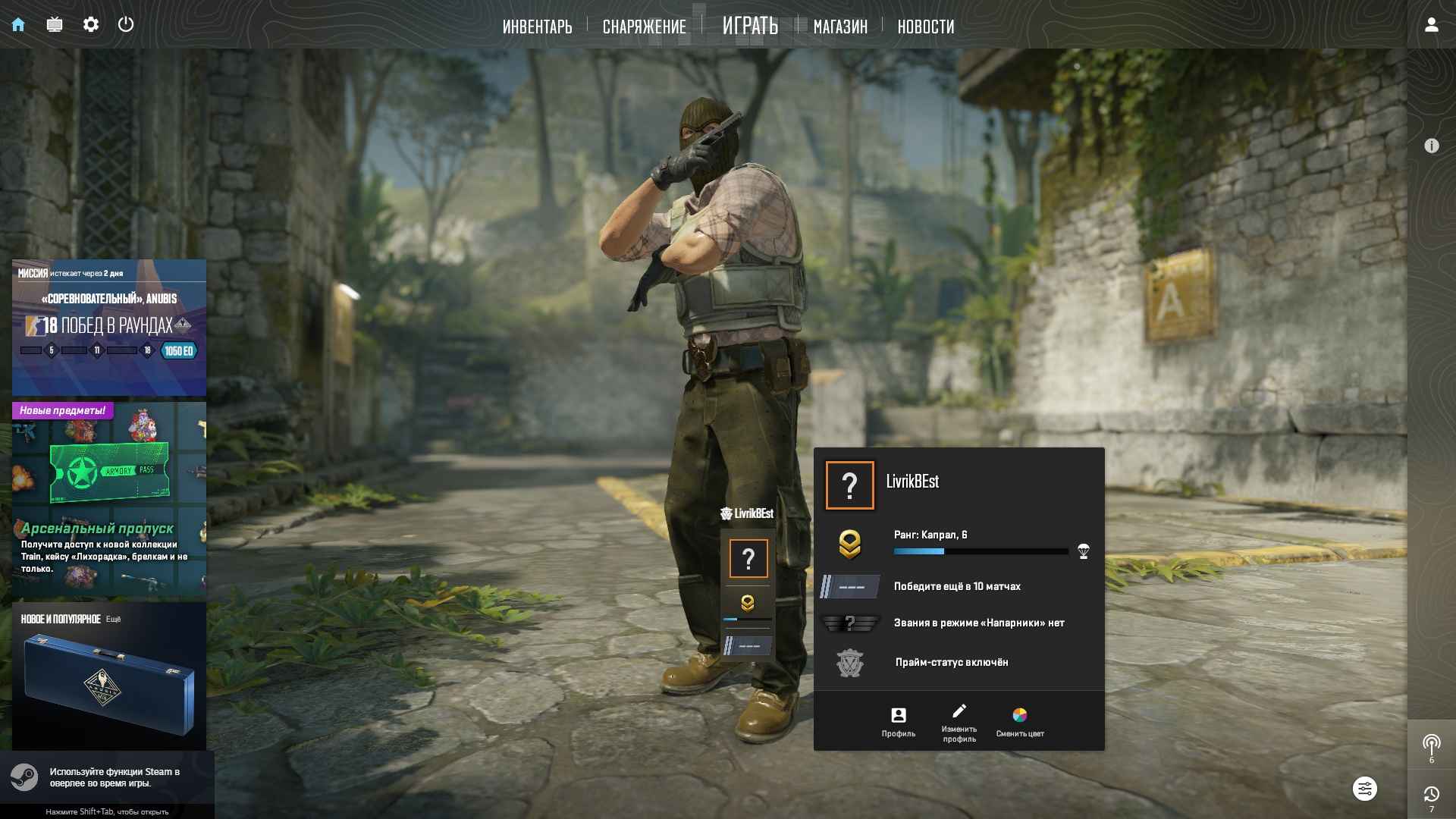
Task: Open the recent players history icon
Action: coord(1431,795)
